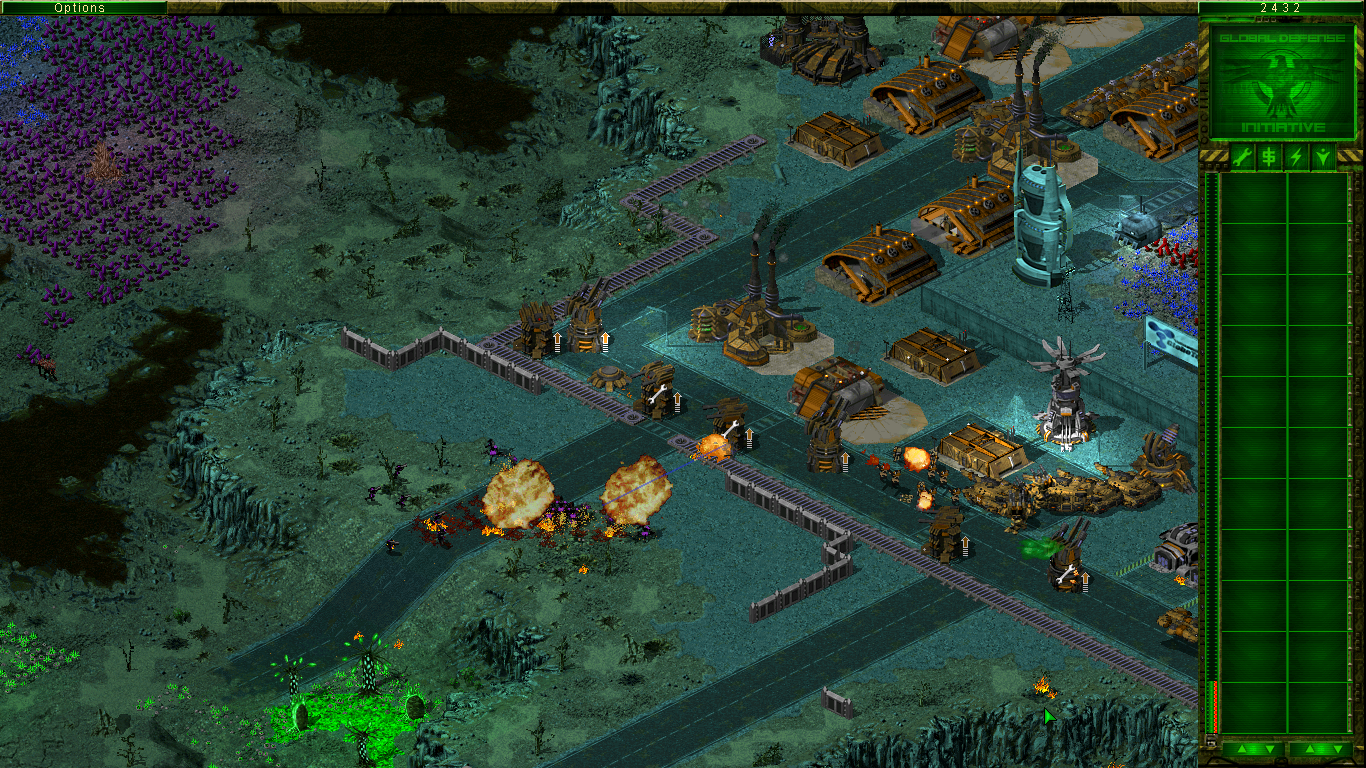The image size is (1366, 768).
Task: Click the left build column's scroll-down arrow
Action: point(1269,749)
